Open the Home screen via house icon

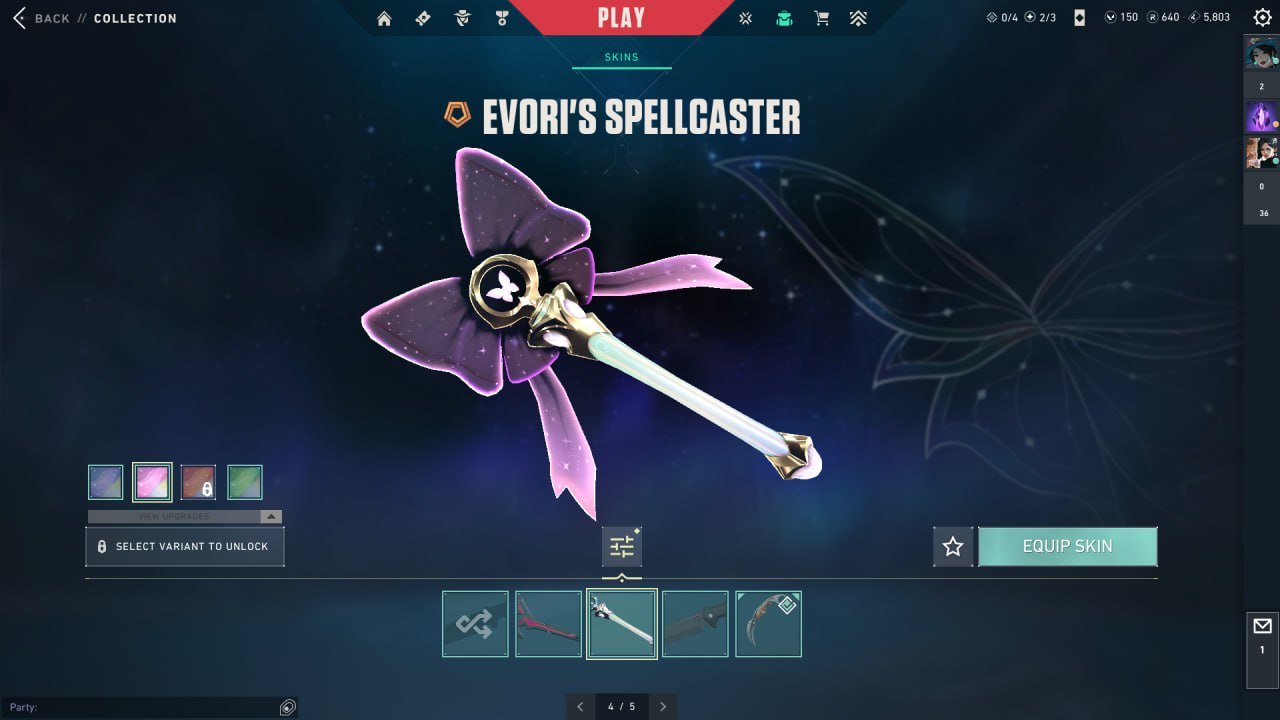click(384, 18)
